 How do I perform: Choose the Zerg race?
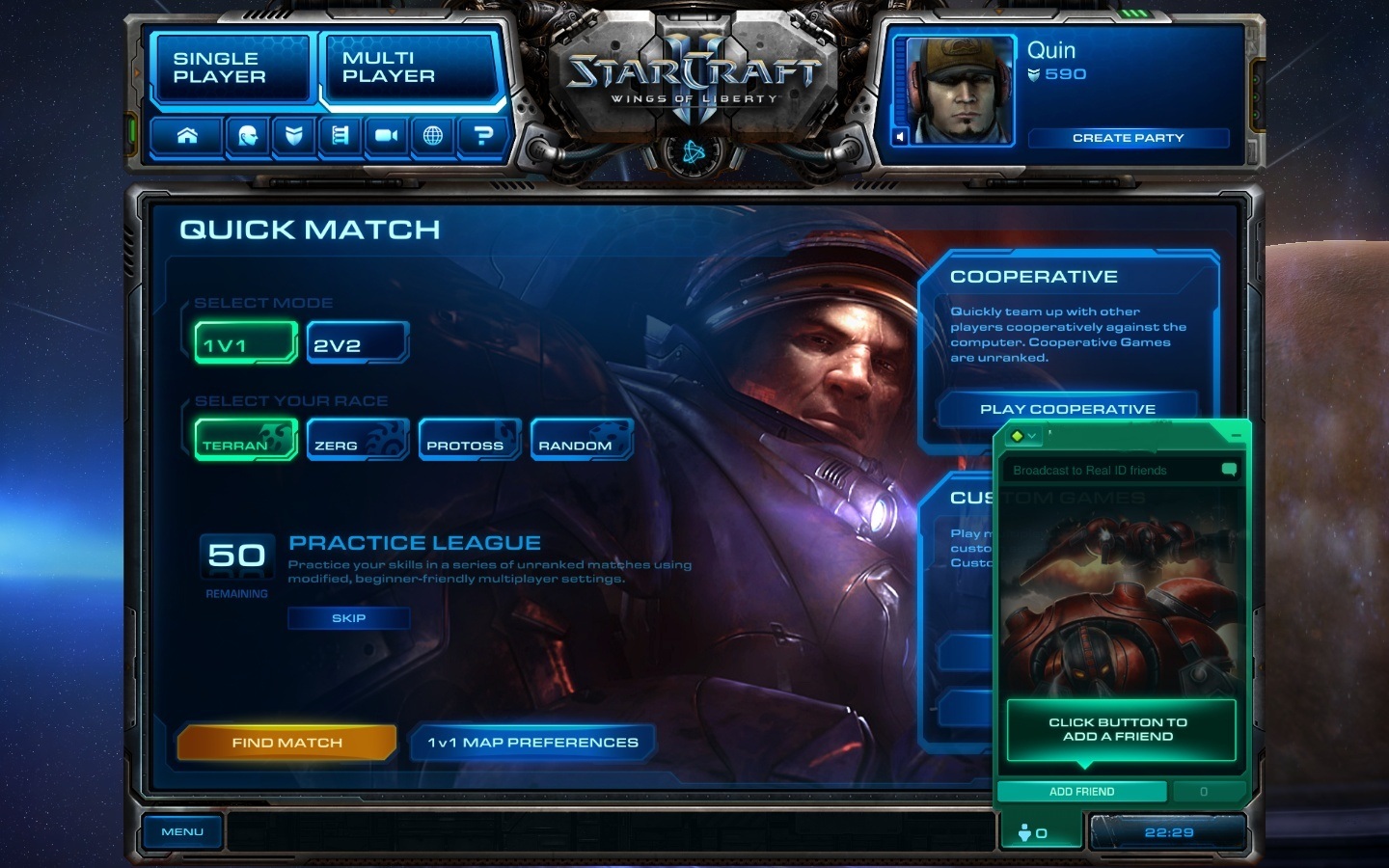[x=357, y=441]
